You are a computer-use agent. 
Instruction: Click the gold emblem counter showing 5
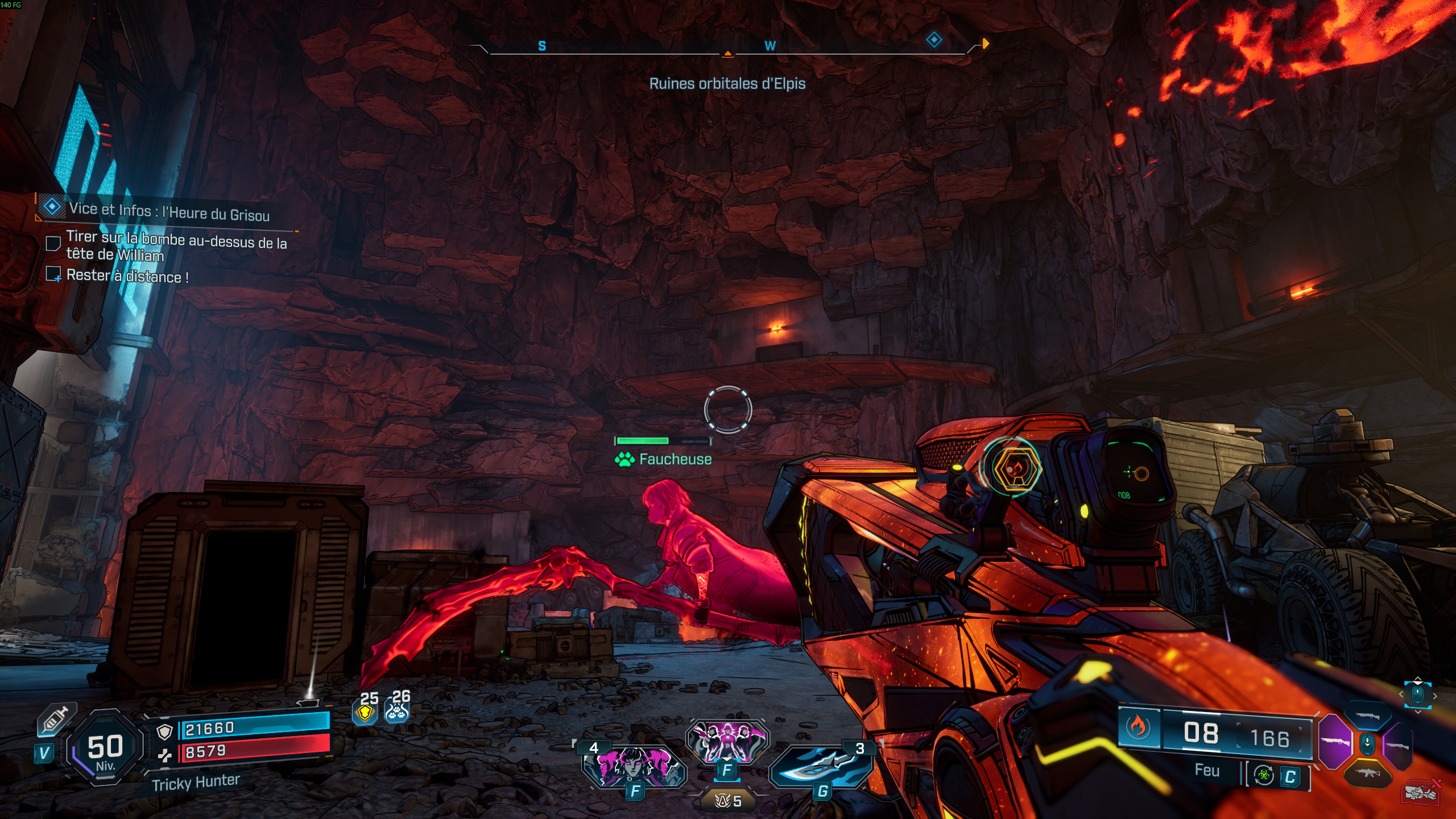point(728,801)
